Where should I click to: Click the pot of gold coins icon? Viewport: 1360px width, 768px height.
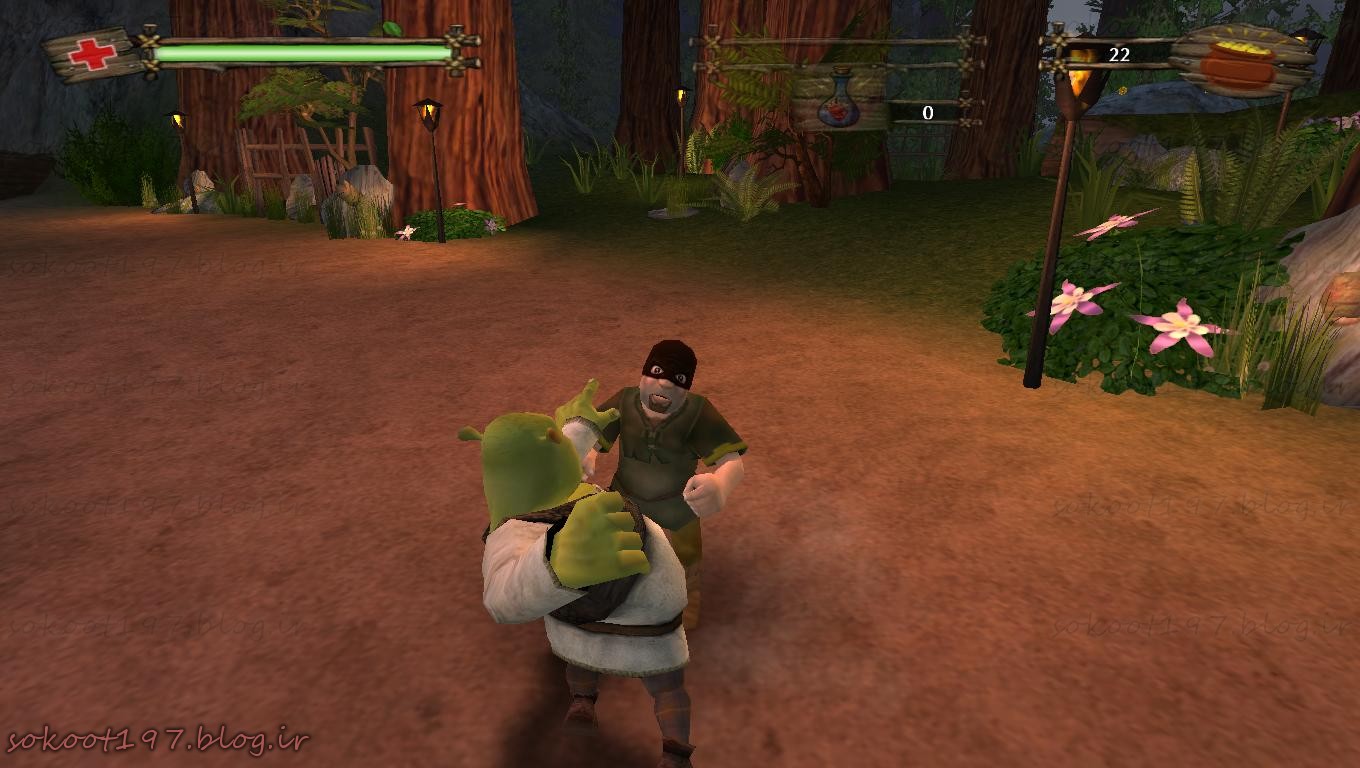coord(1237,61)
